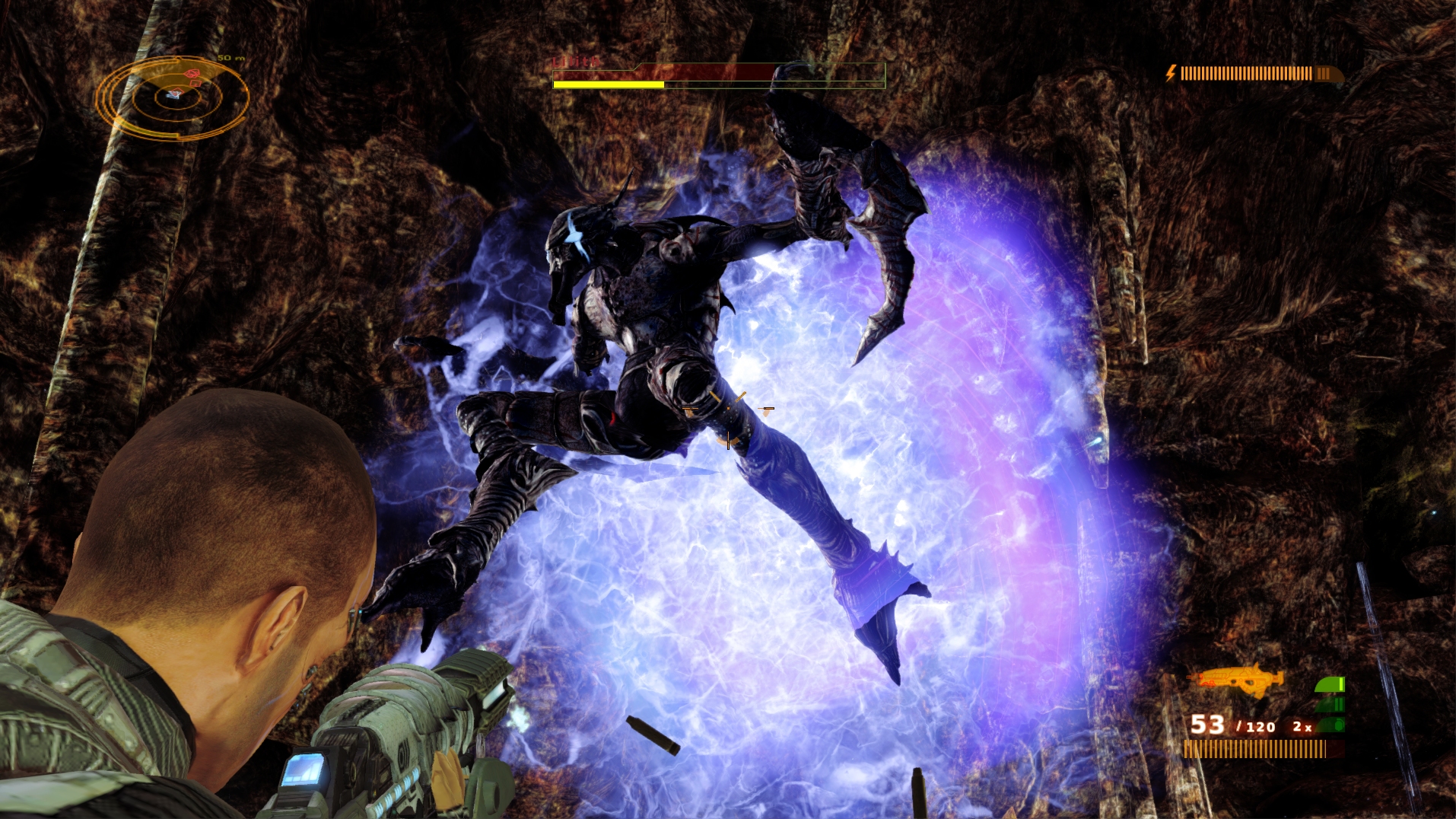The width and height of the screenshot is (1456, 819).
Task: Select the bright green single-bar fire mode icon
Action: click(1330, 685)
